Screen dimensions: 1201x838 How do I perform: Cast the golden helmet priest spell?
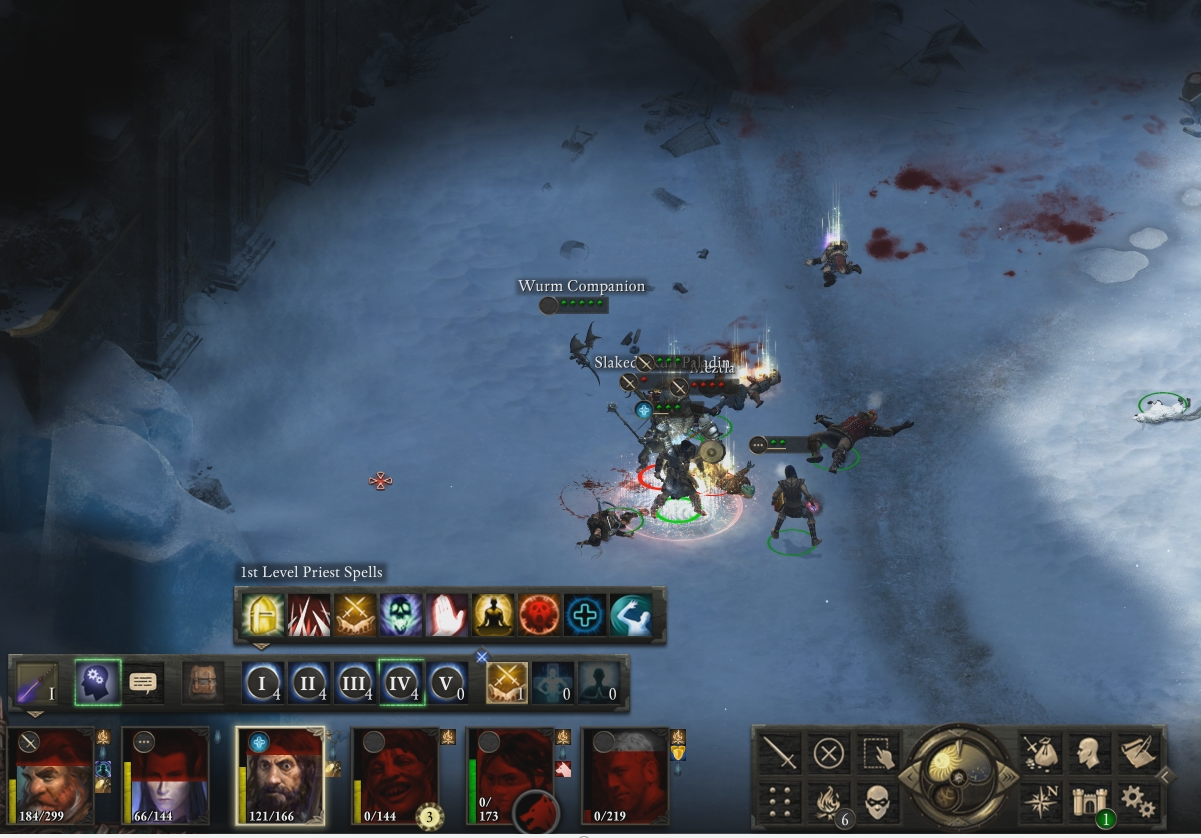(x=262, y=615)
